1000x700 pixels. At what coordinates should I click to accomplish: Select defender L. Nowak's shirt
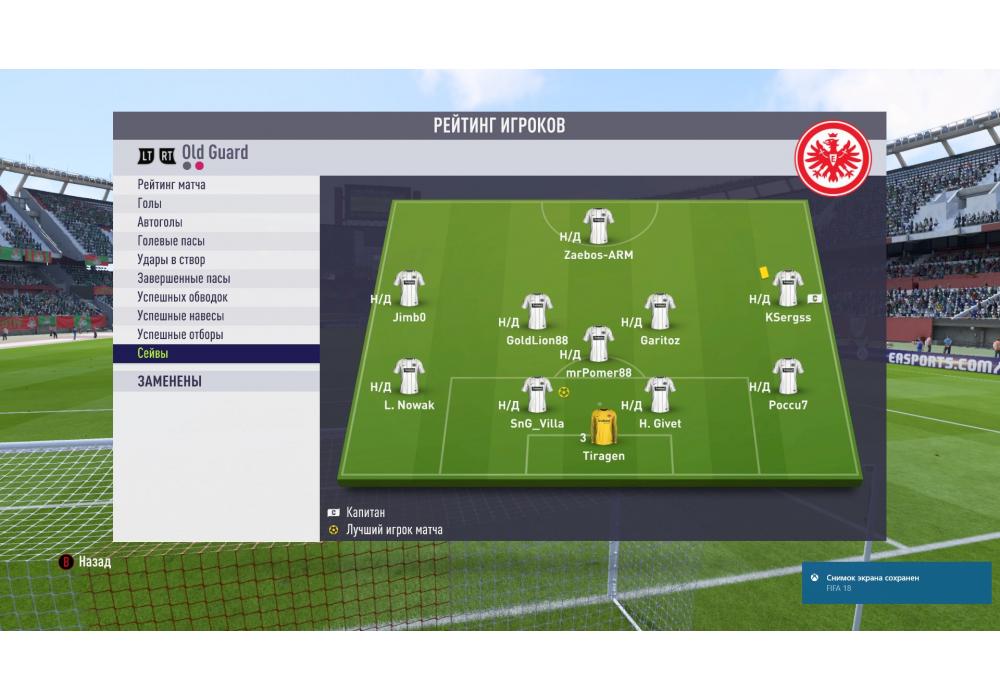click(408, 378)
